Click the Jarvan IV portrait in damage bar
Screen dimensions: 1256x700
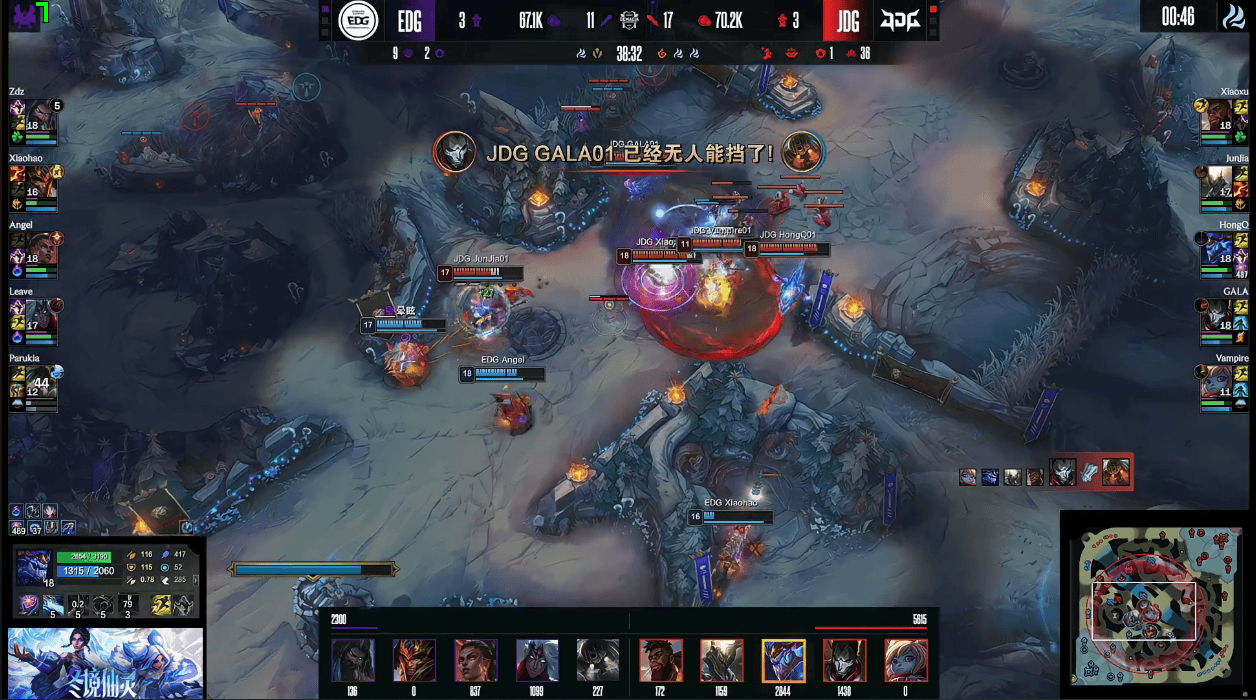[414, 661]
